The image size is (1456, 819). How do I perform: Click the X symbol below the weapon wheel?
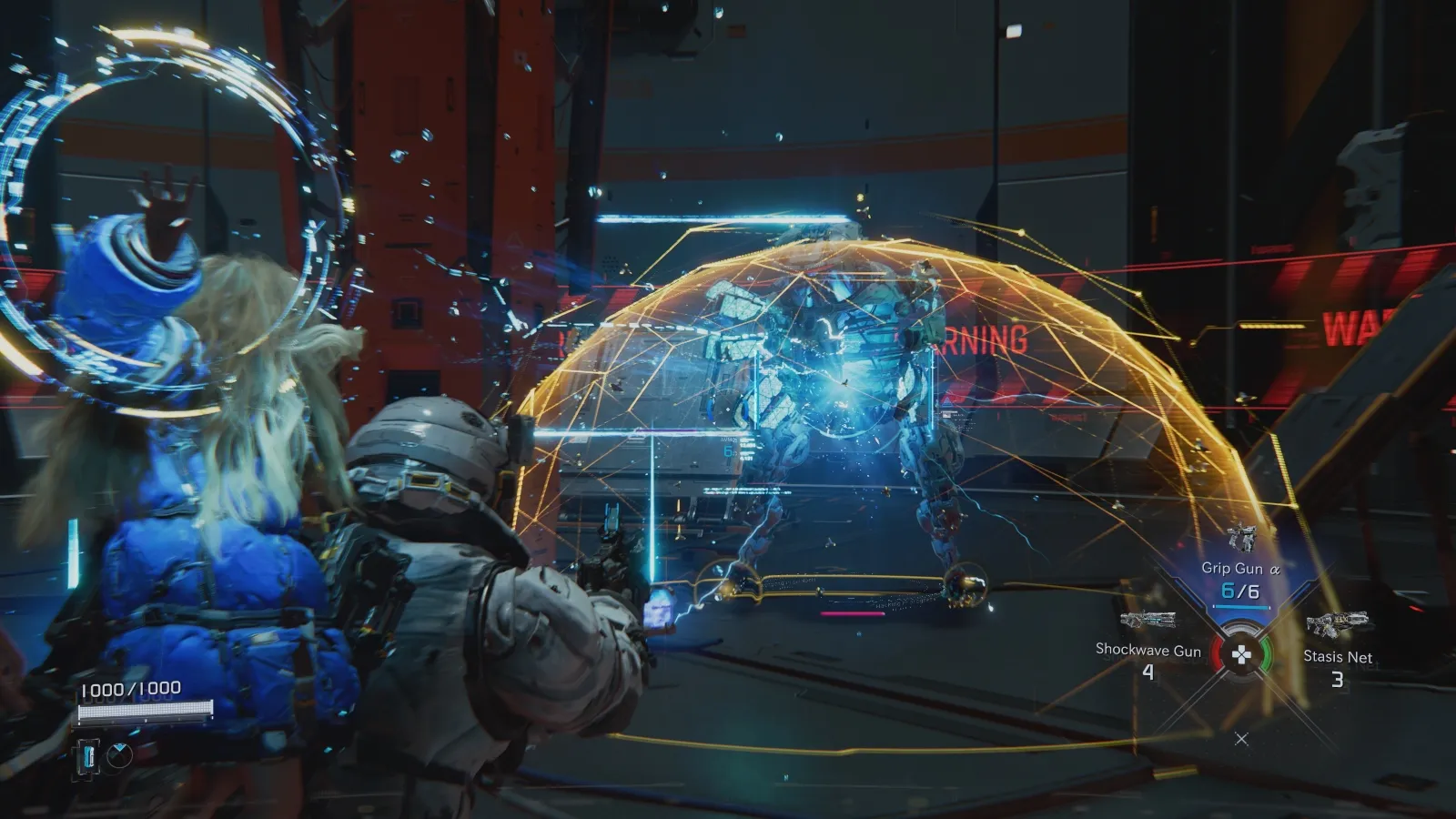1241,738
